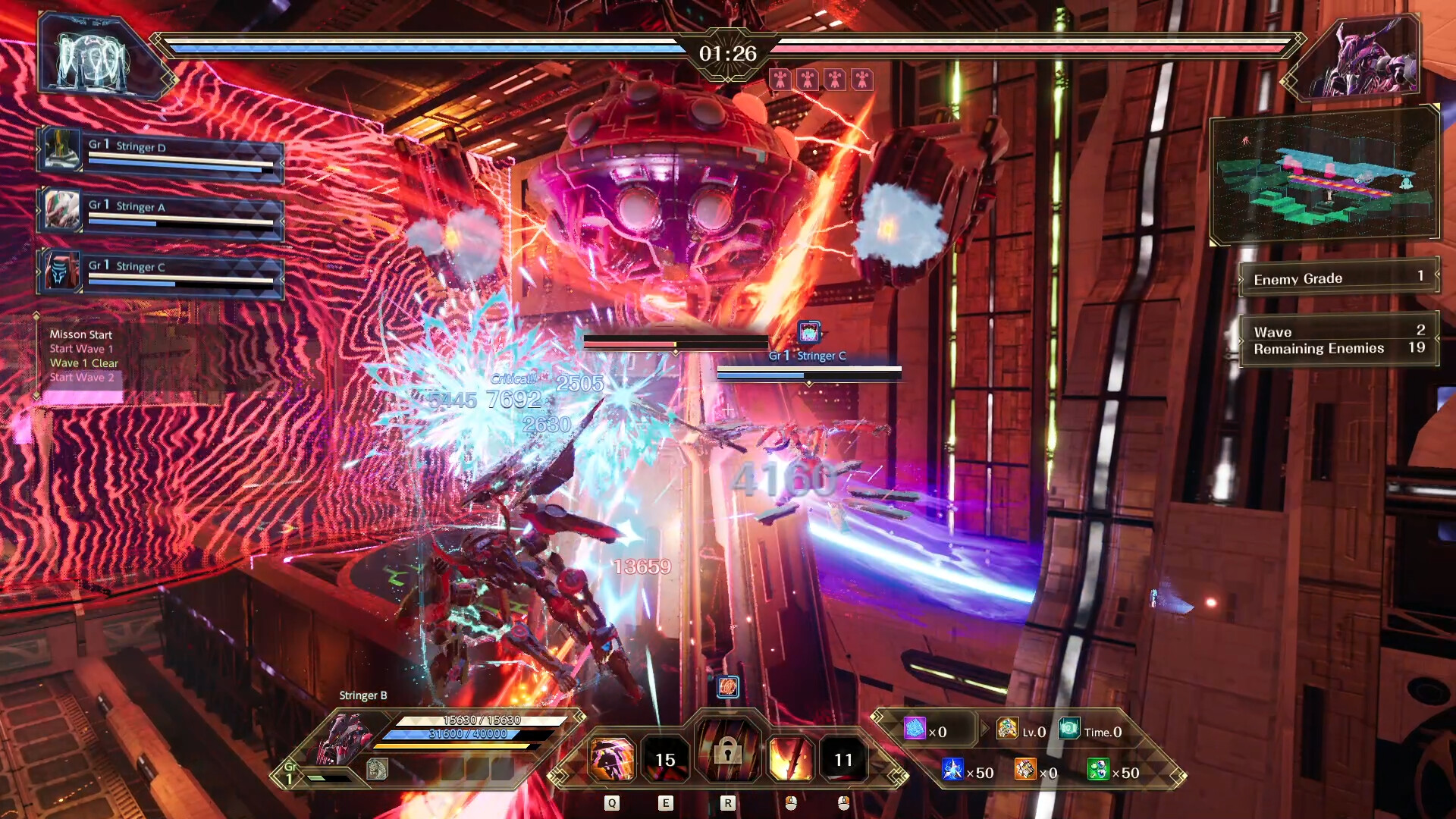
Task: Click the enemy boss portrait
Action: point(1365,61)
